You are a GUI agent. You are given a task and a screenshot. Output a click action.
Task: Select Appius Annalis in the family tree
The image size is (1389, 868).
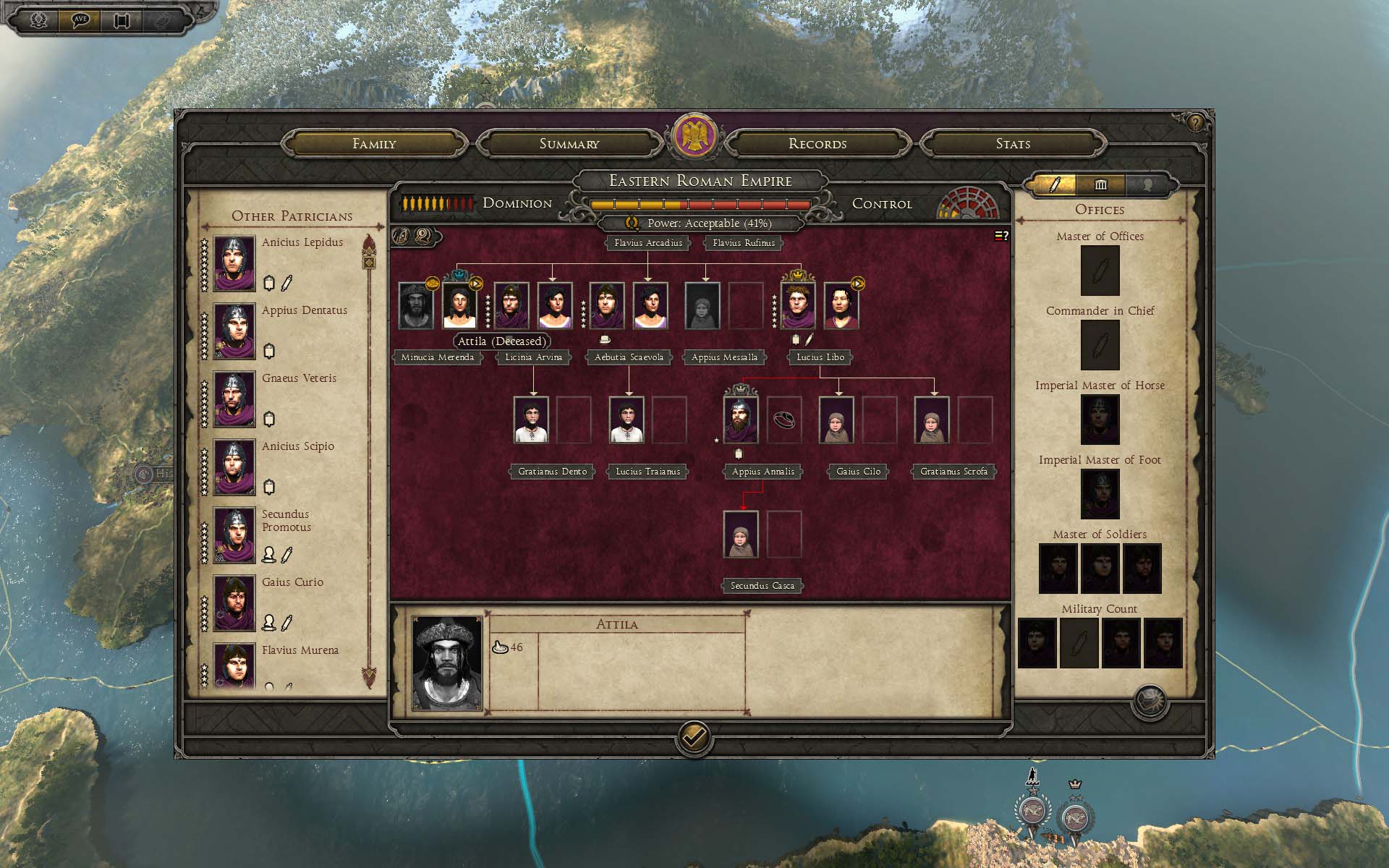(741, 420)
